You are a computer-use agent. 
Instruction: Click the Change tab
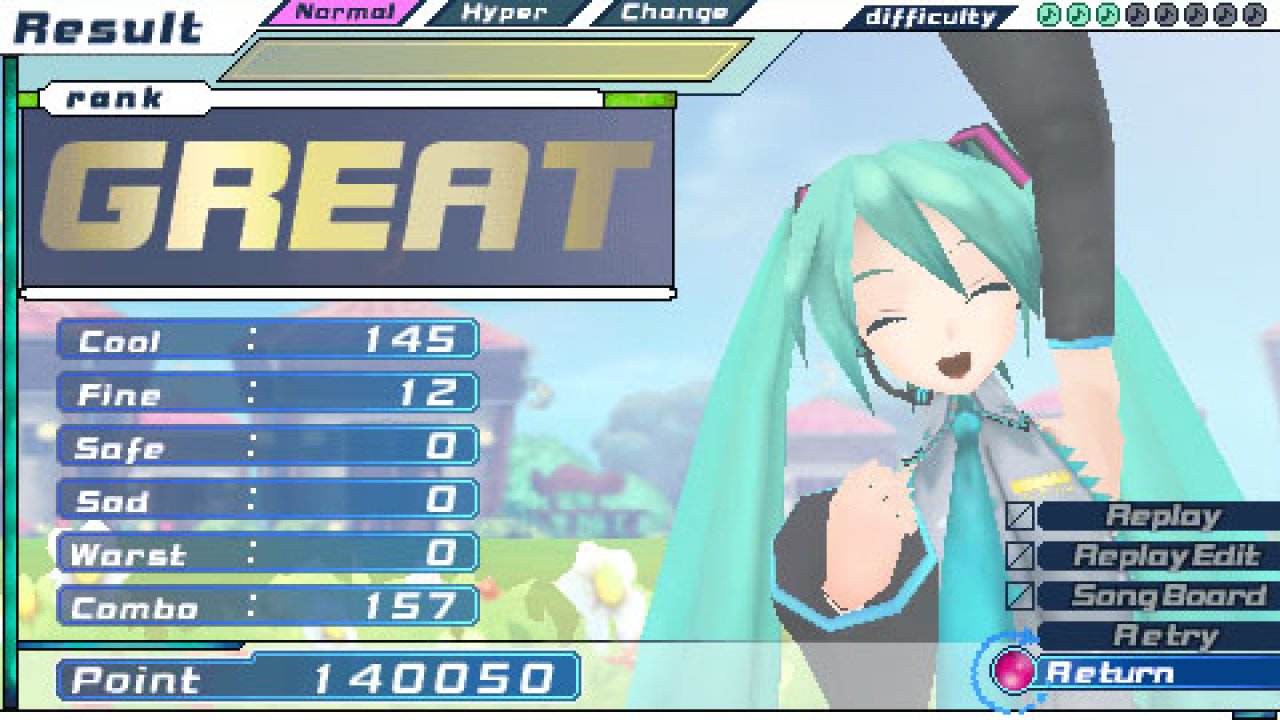[673, 13]
